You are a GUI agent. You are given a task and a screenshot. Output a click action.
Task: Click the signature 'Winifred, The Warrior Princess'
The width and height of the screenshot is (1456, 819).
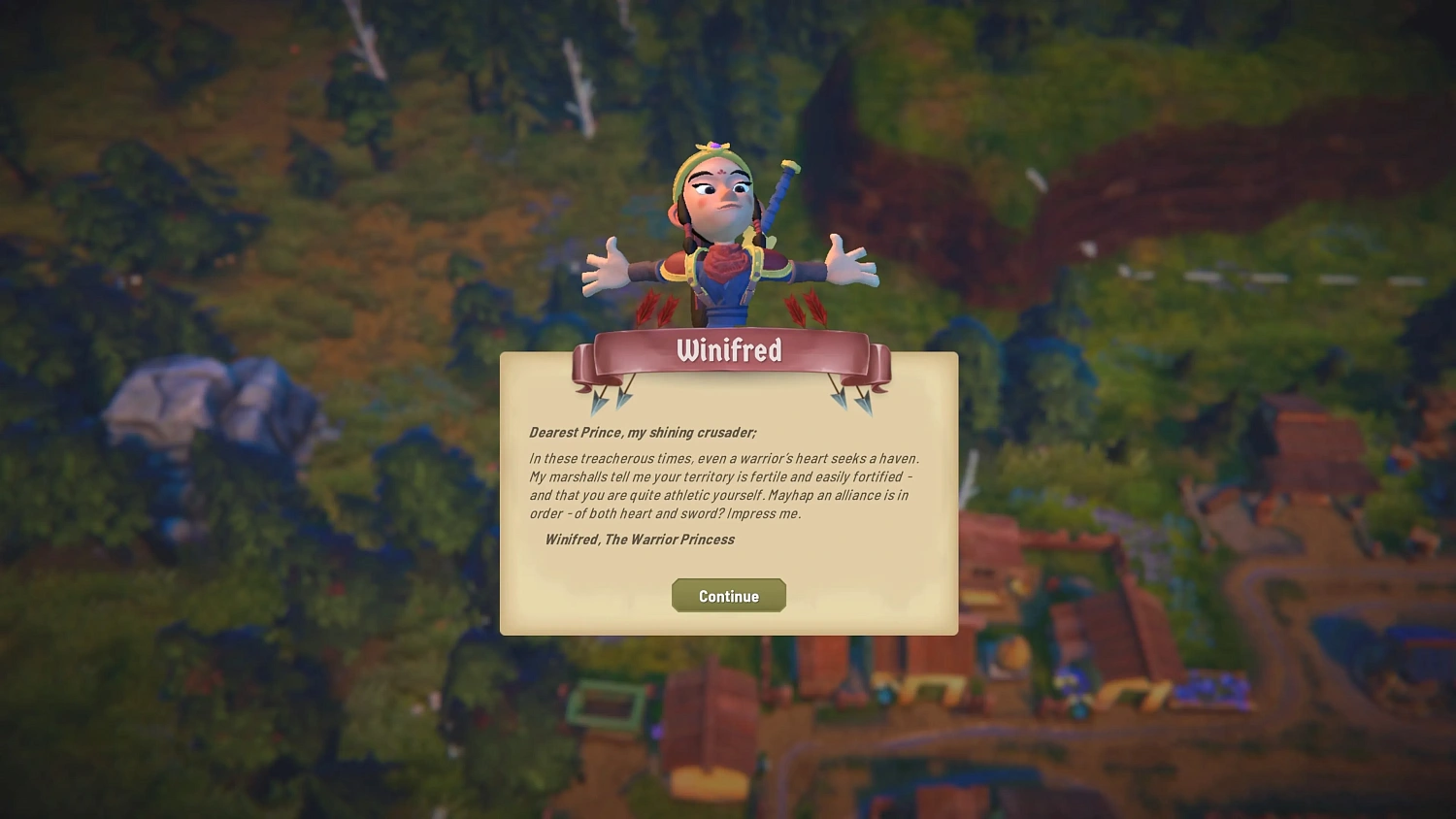[x=639, y=540]
